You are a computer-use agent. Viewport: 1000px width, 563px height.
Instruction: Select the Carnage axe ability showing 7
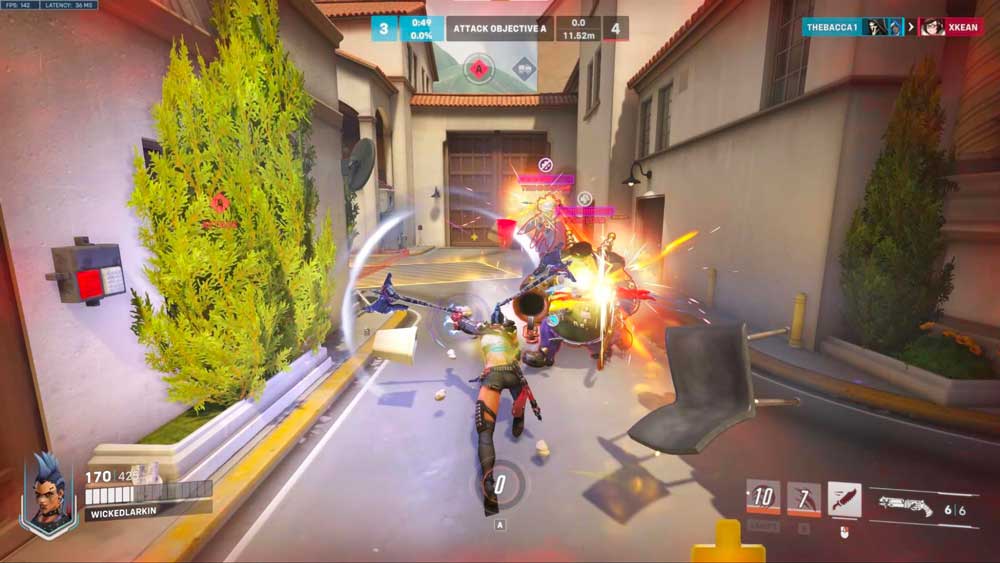click(803, 498)
